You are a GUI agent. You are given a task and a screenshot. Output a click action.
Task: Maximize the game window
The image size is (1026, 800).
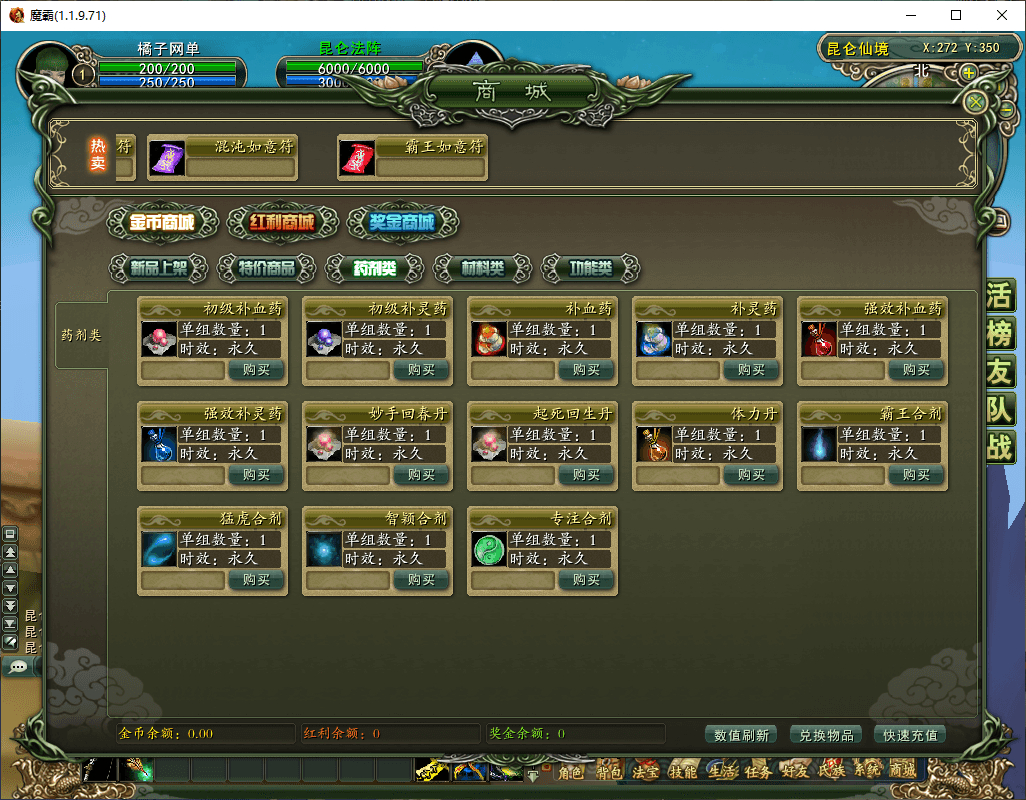pyautogui.click(x=956, y=16)
